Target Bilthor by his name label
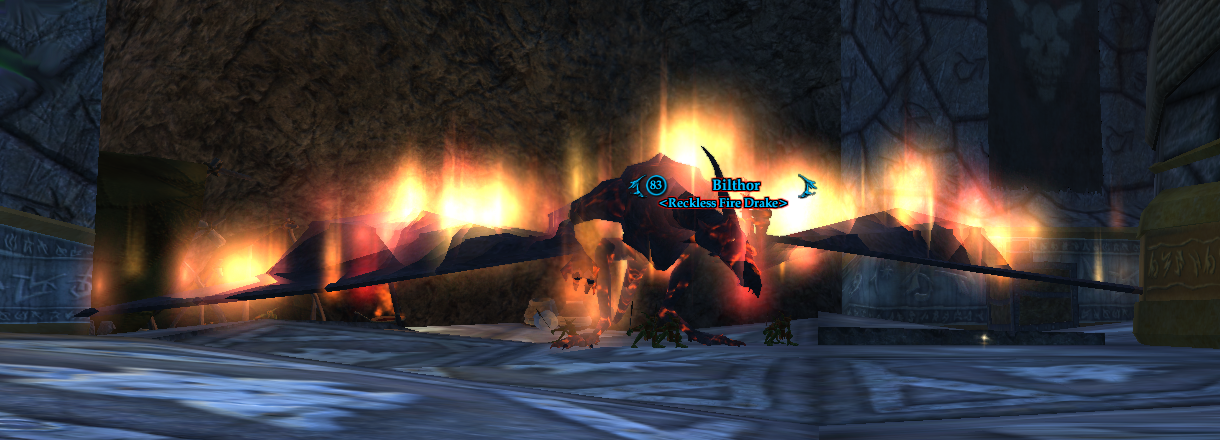 [x=736, y=185]
